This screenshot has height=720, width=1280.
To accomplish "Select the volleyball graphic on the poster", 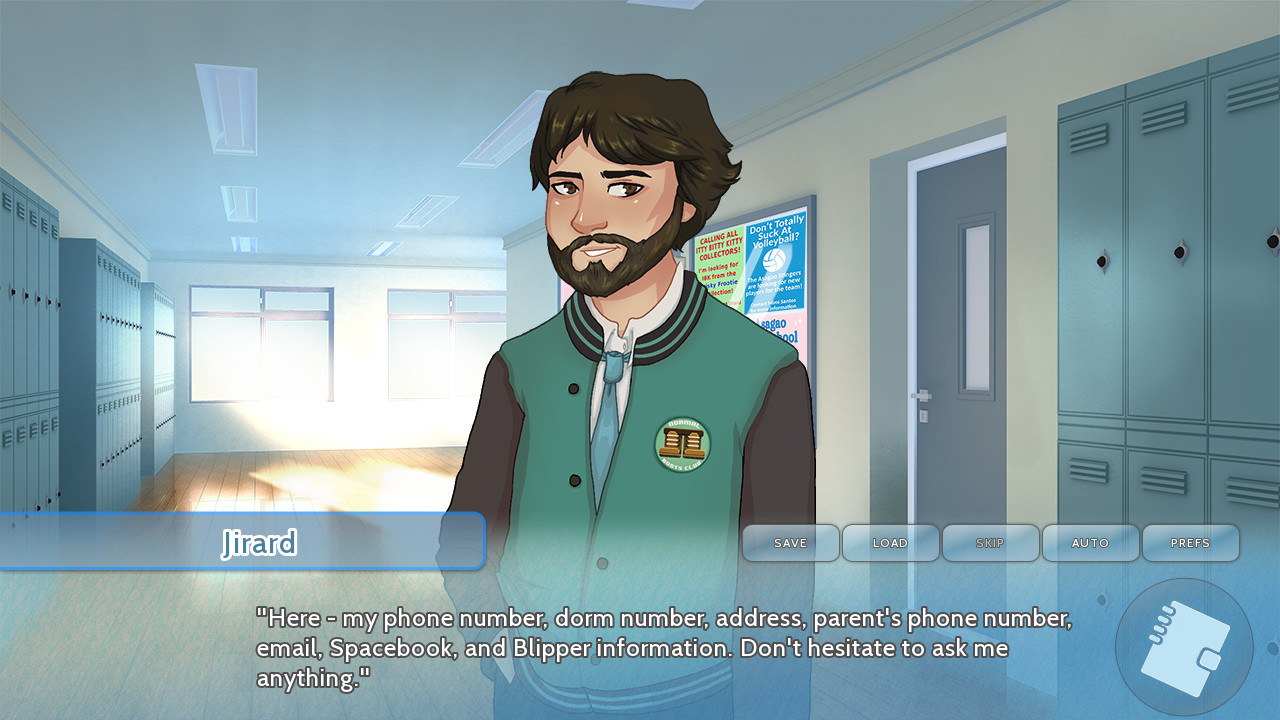I will (770, 259).
